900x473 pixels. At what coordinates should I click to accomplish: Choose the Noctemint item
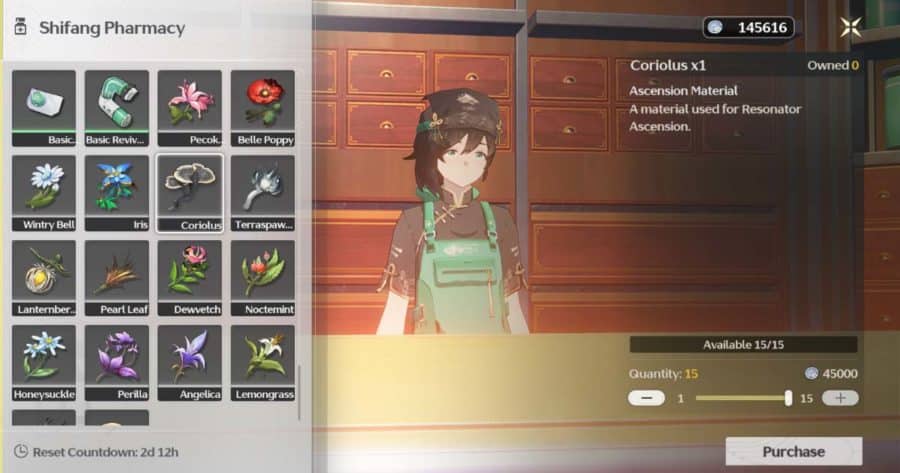(263, 277)
